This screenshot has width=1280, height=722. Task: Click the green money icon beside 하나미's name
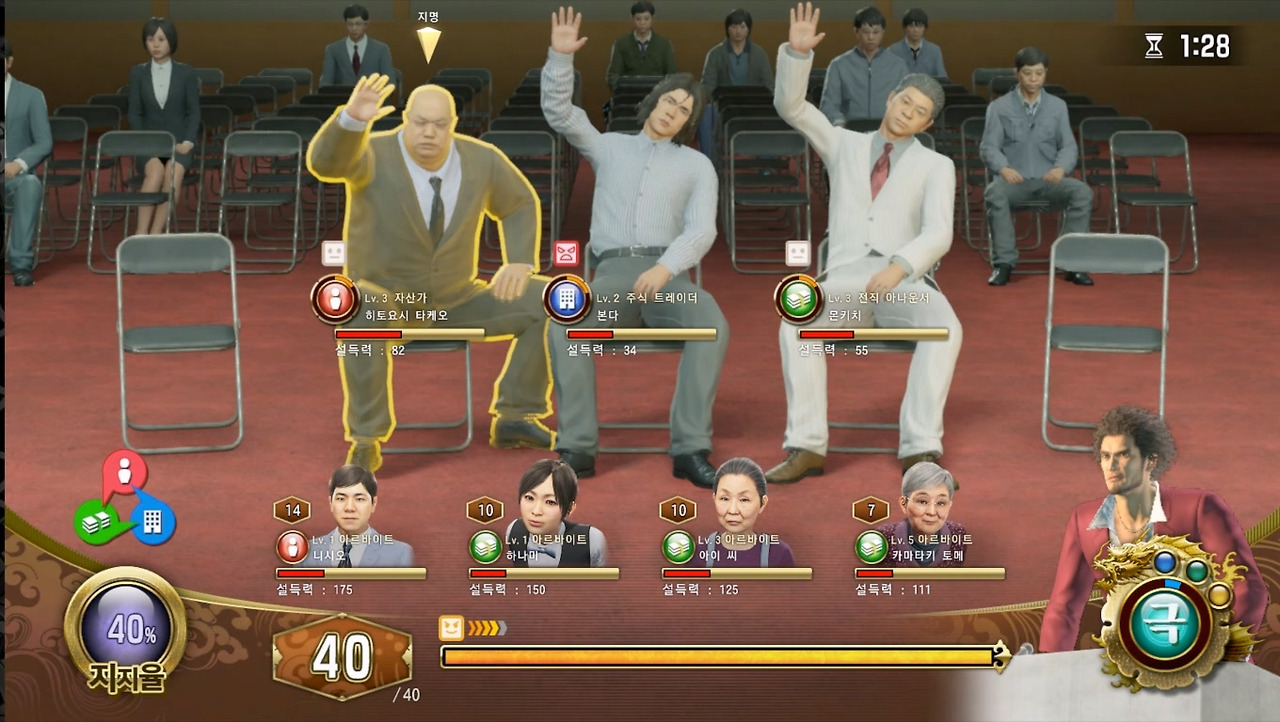[x=485, y=545]
